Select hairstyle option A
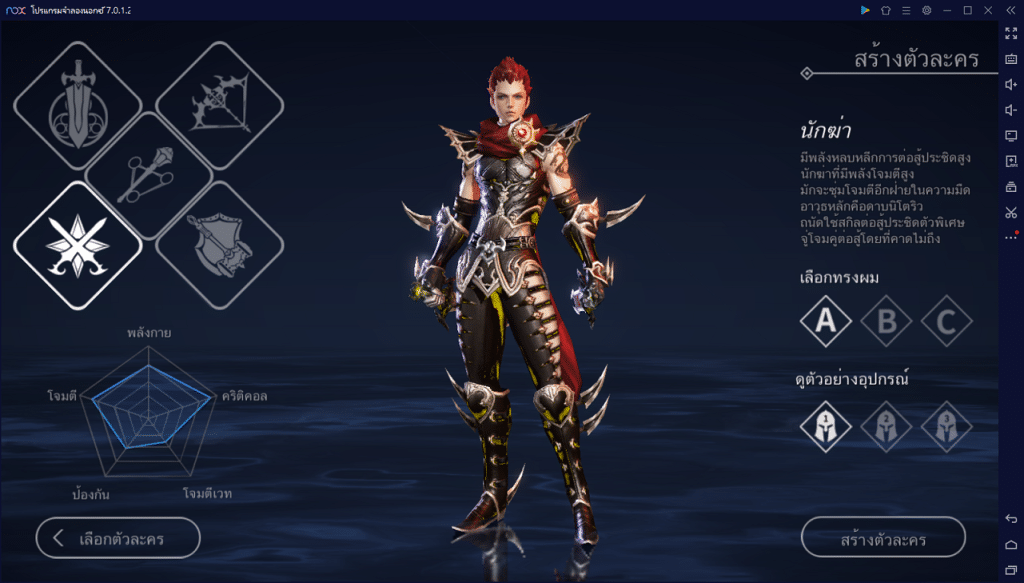 click(826, 321)
